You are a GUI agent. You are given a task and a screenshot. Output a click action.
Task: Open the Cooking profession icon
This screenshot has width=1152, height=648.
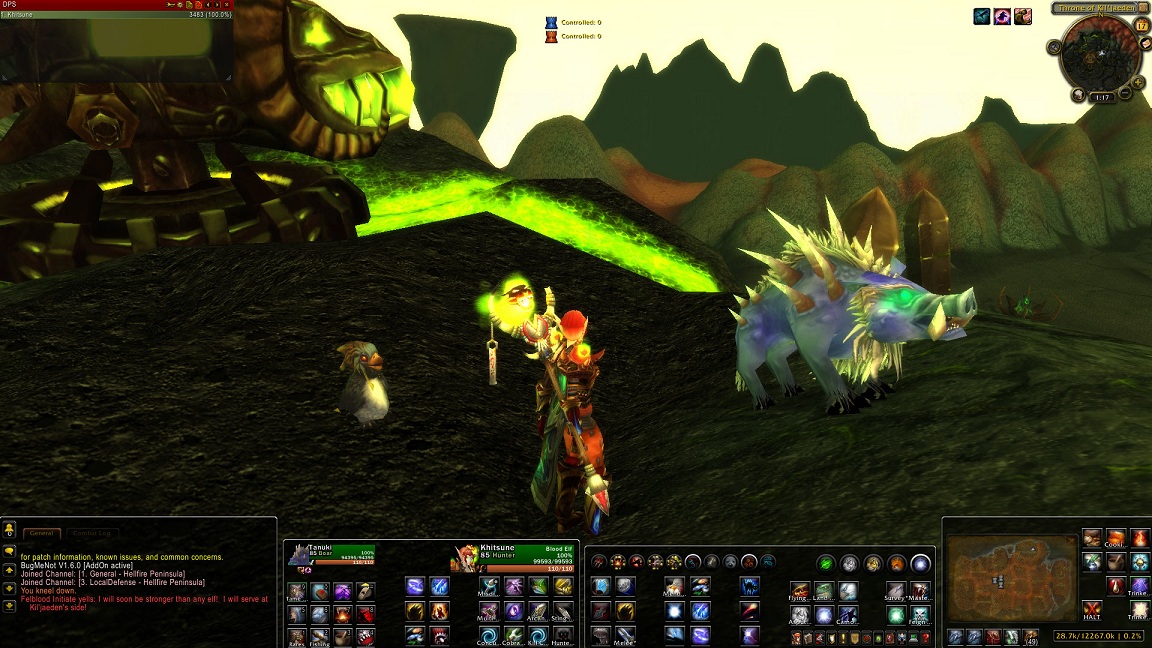tap(1116, 539)
